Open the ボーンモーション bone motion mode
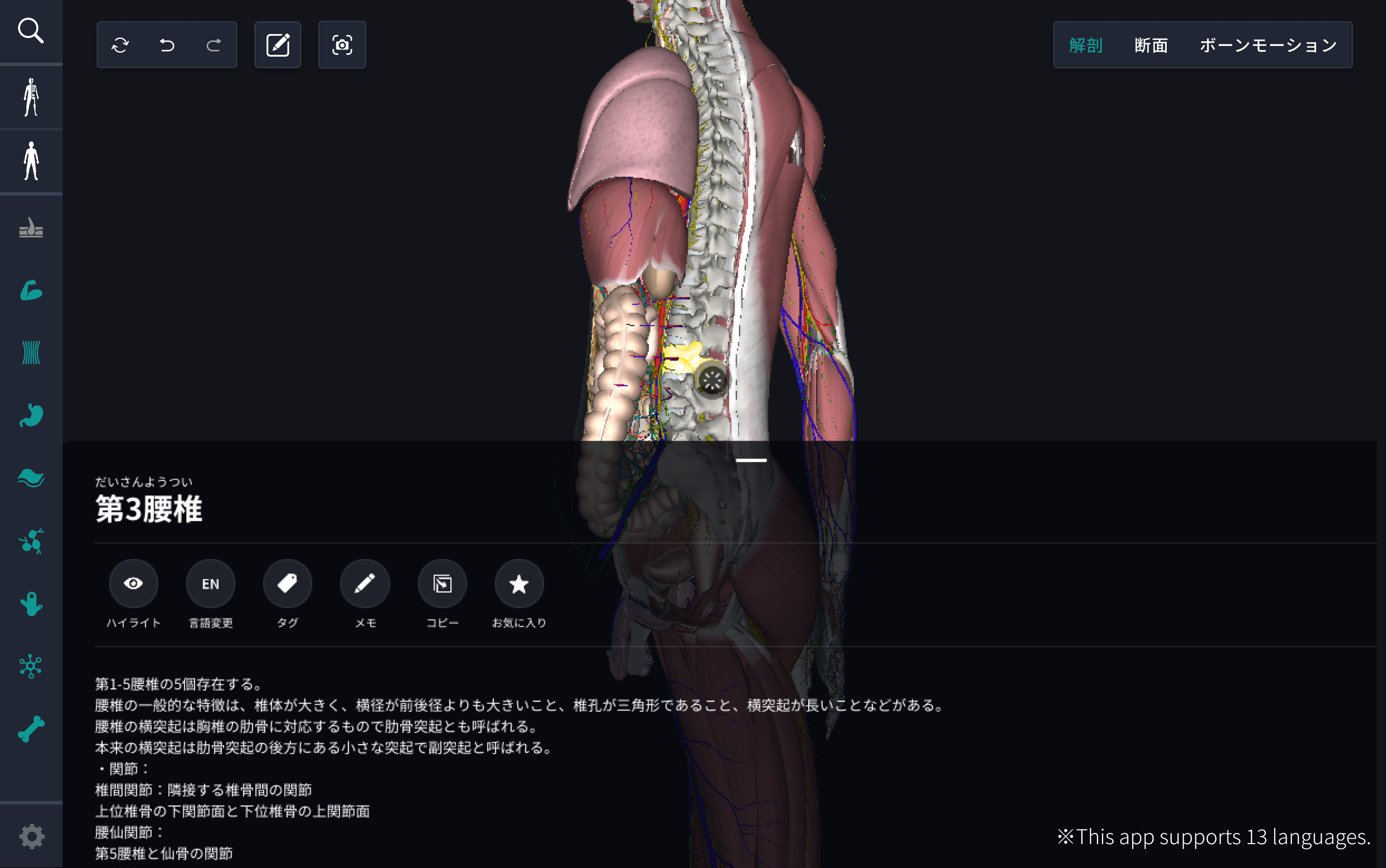The height and width of the screenshot is (868, 1387). (1267, 45)
